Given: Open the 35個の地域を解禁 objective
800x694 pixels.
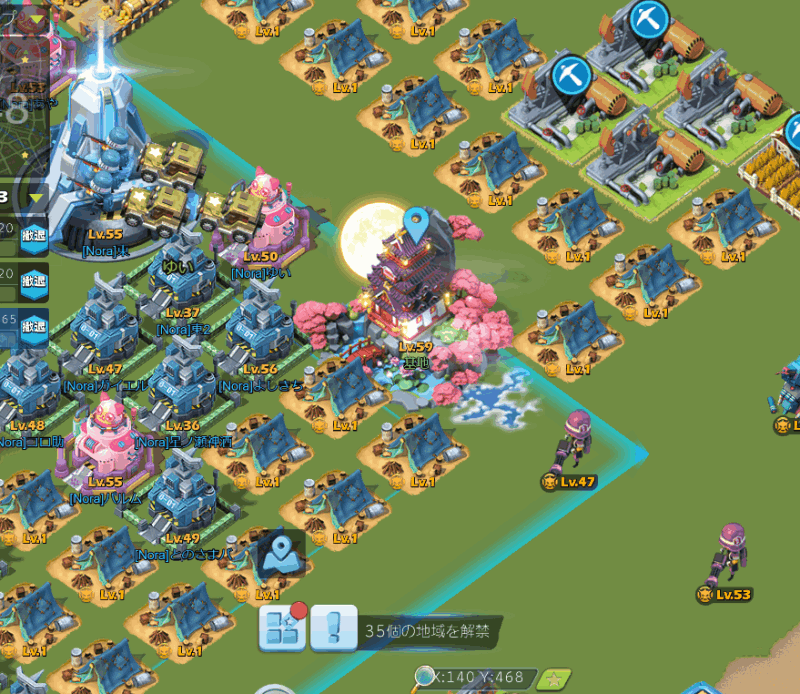Looking at the screenshot, I should (x=430, y=632).
